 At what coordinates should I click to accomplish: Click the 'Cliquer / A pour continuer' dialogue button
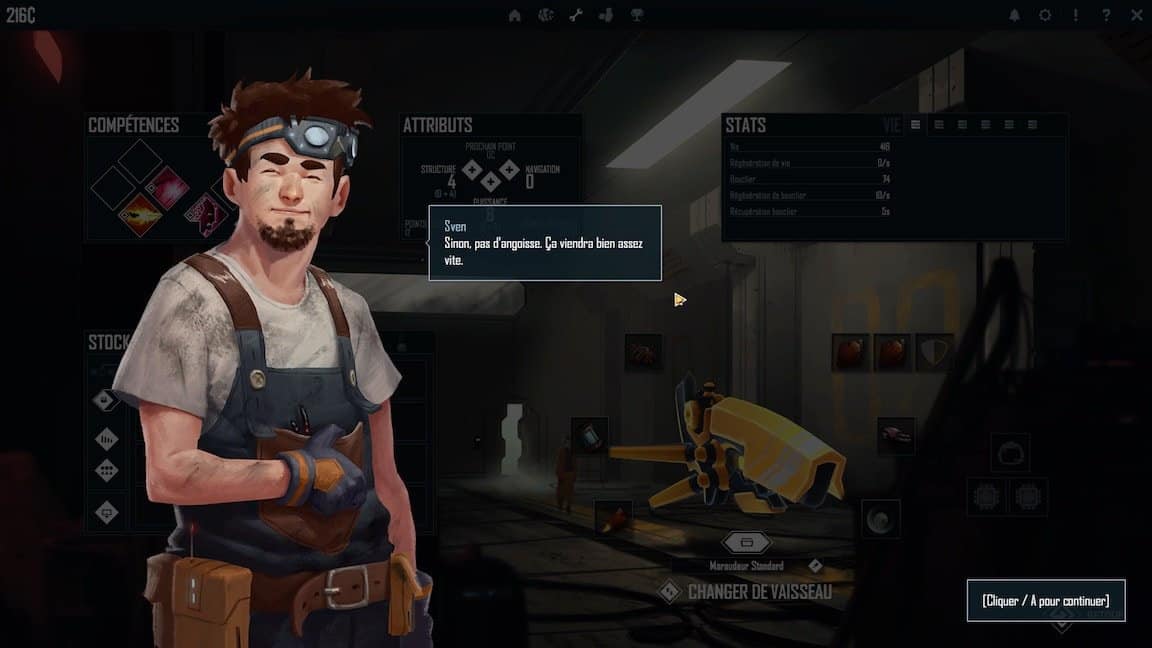coord(1045,601)
